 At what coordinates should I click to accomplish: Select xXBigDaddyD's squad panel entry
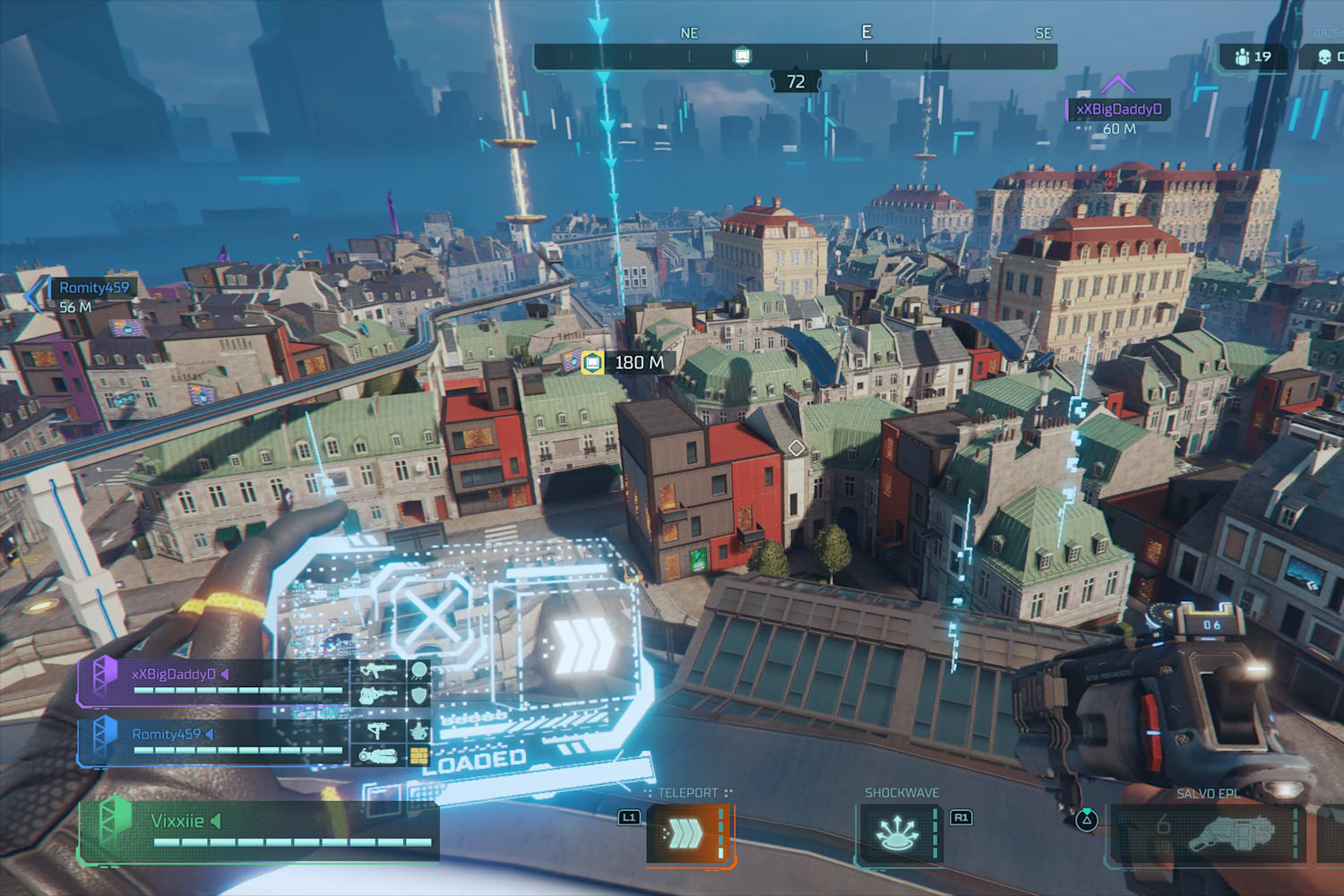(x=215, y=682)
